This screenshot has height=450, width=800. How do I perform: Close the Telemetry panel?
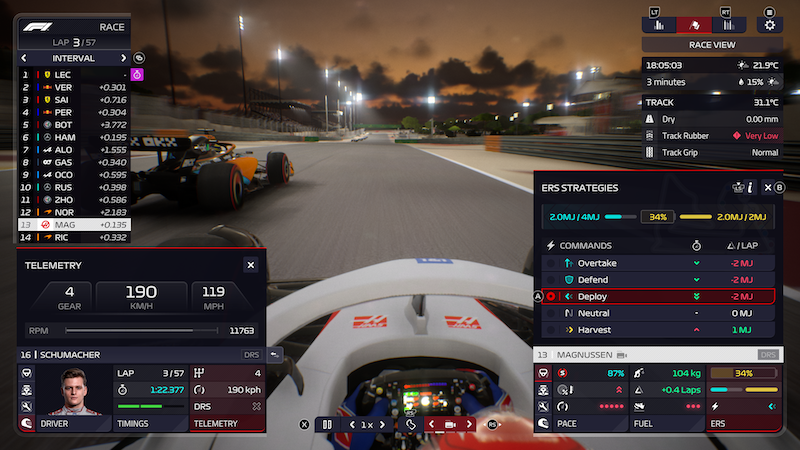click(250, 265)
